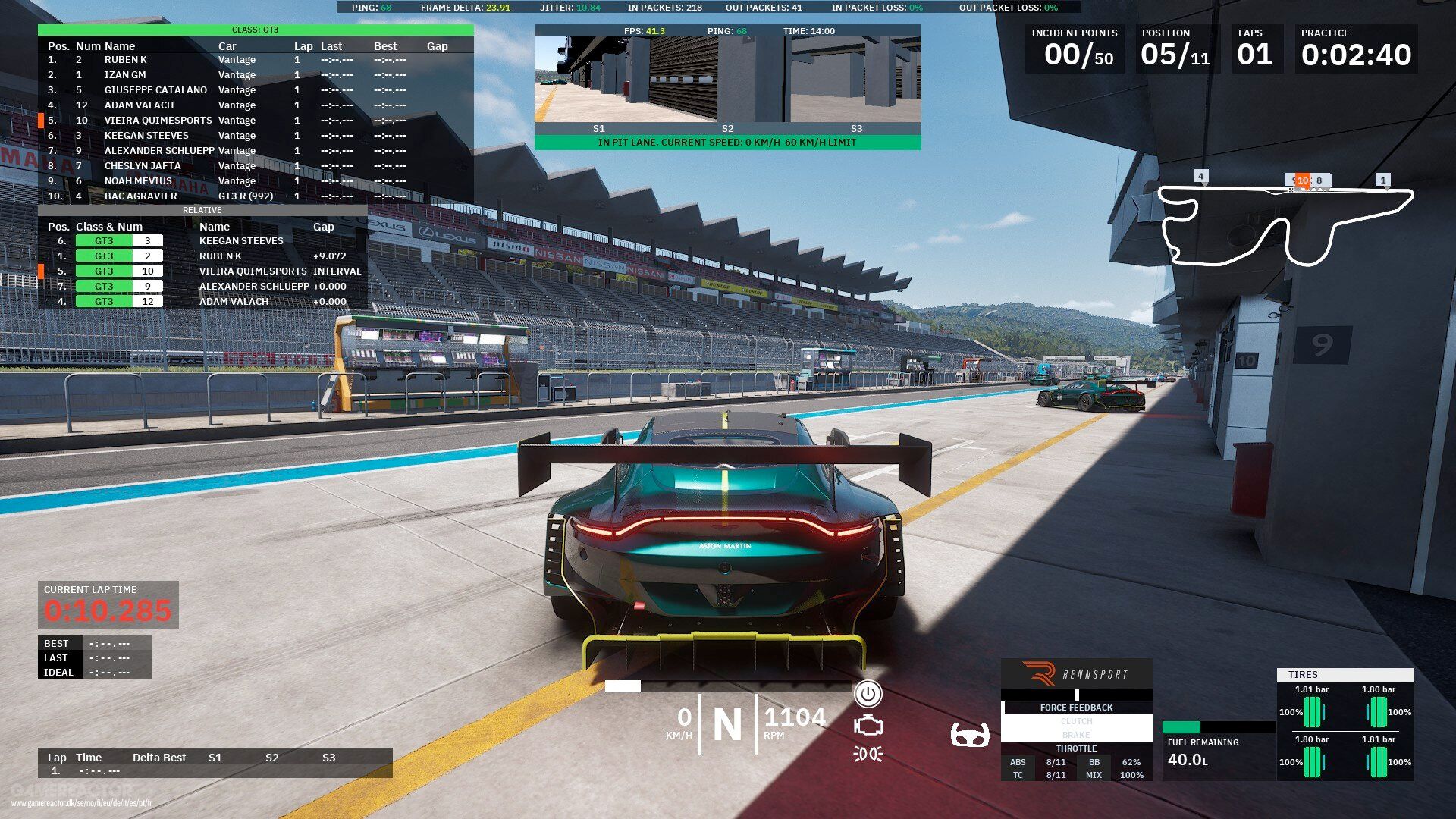Click the car 1 marker on the track map

point(1383,180)
